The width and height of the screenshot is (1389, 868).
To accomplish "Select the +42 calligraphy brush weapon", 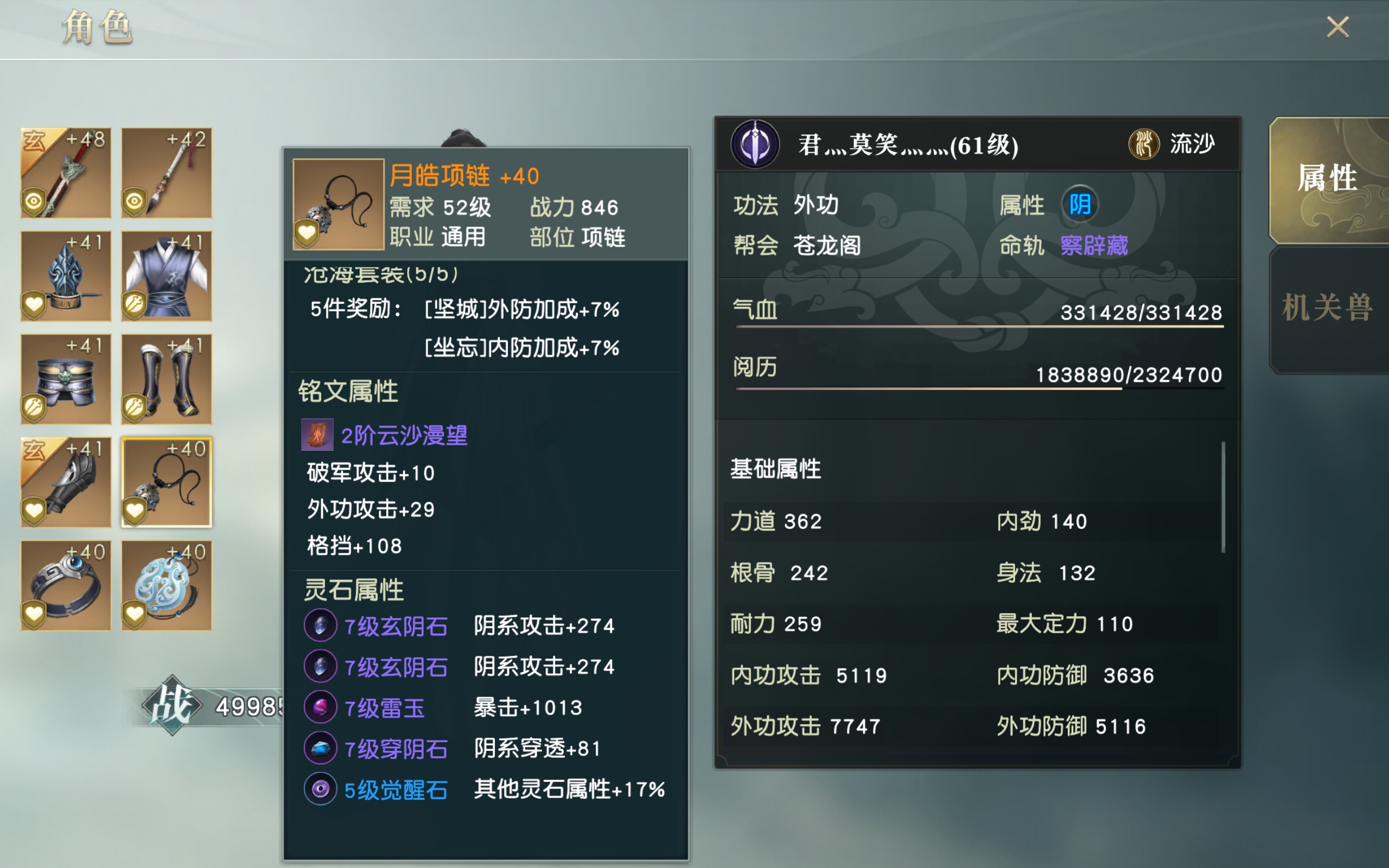I will click(166, 172).
